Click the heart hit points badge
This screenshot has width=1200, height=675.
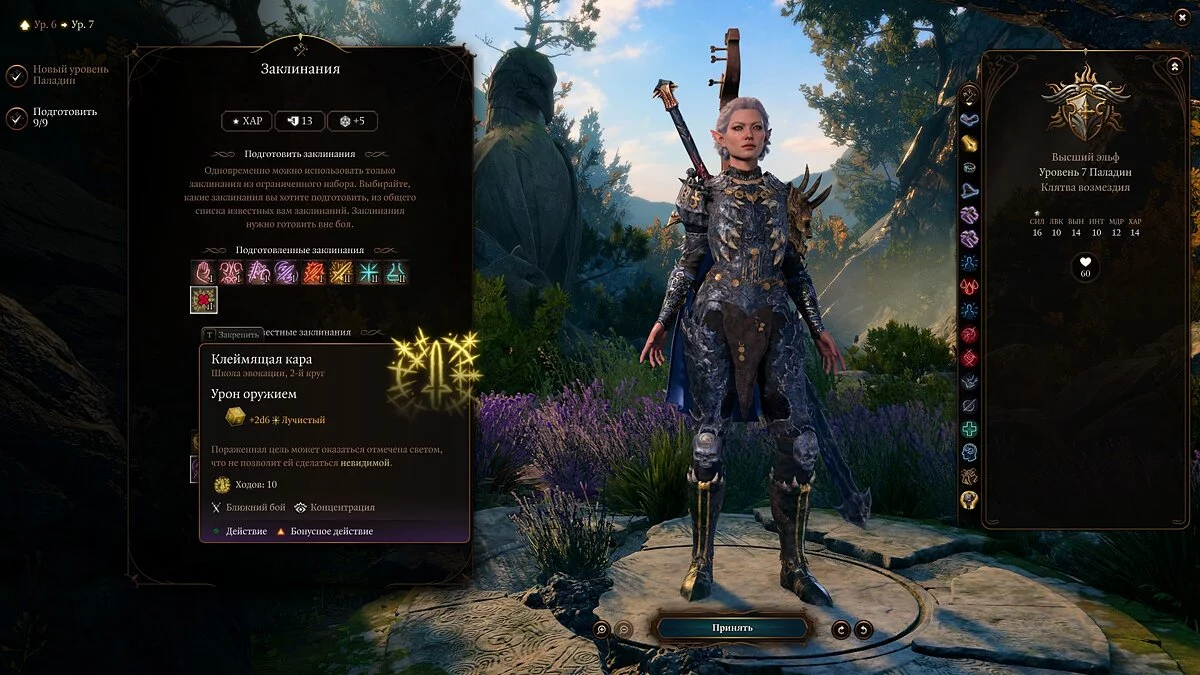pos(1085,268)
